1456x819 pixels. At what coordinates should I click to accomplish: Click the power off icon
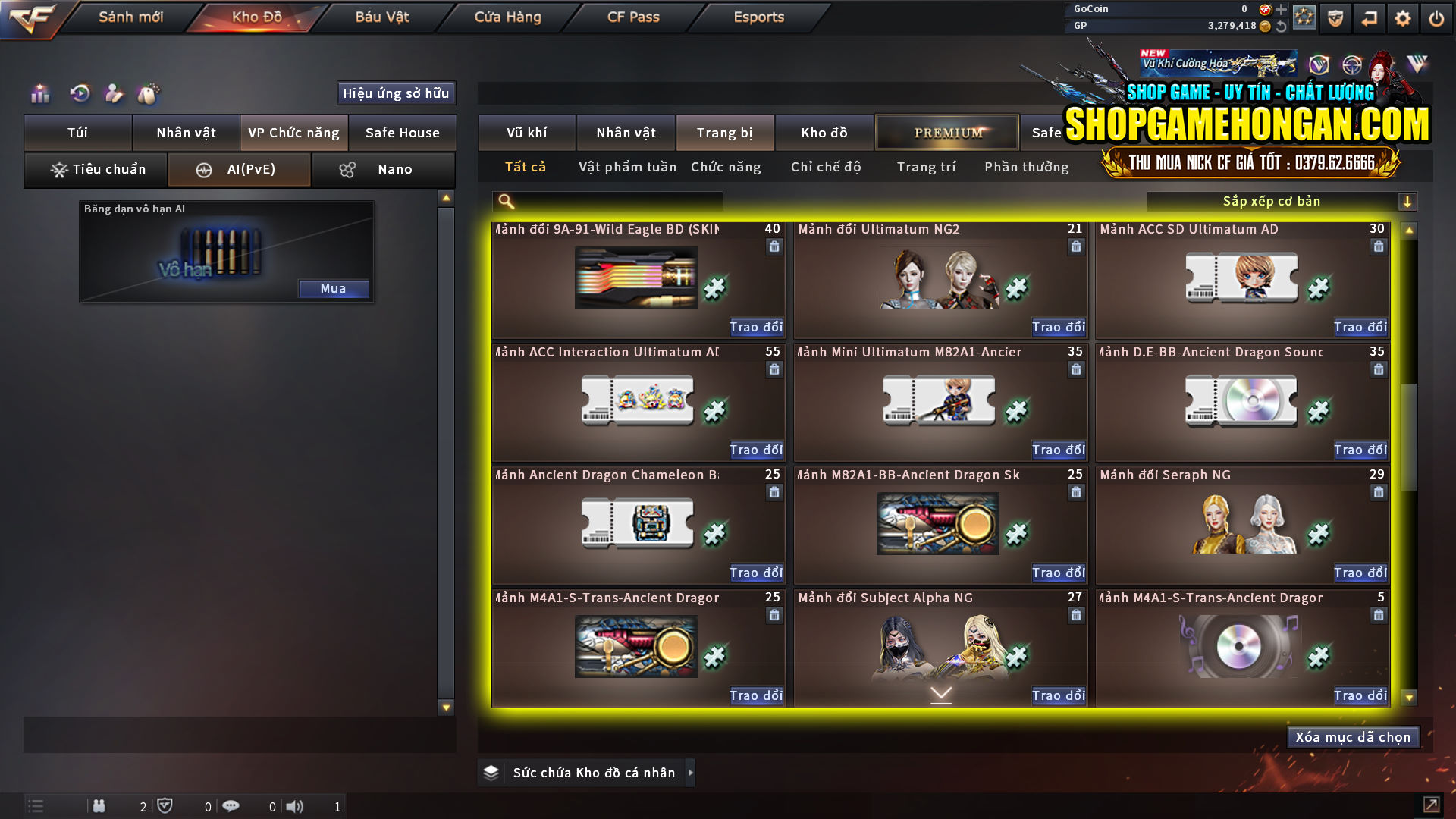1436,17
